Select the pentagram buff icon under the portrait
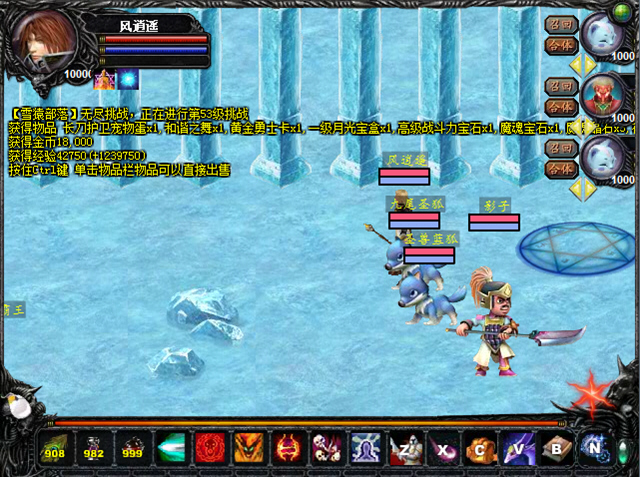This screenshot has height=477, width=640. click(x=105, y=79)
